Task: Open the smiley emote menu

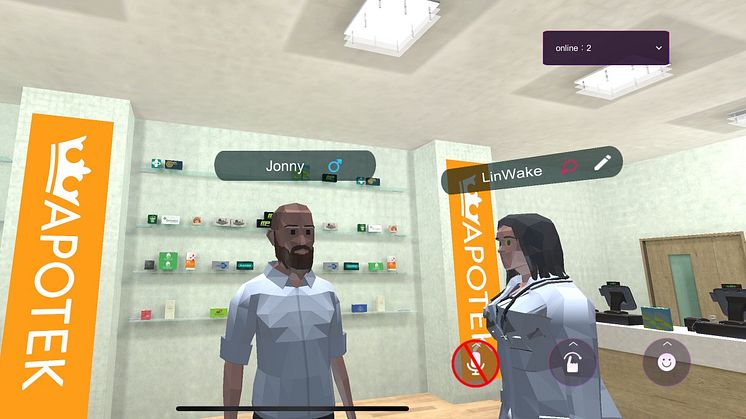Action: (666, 360)
